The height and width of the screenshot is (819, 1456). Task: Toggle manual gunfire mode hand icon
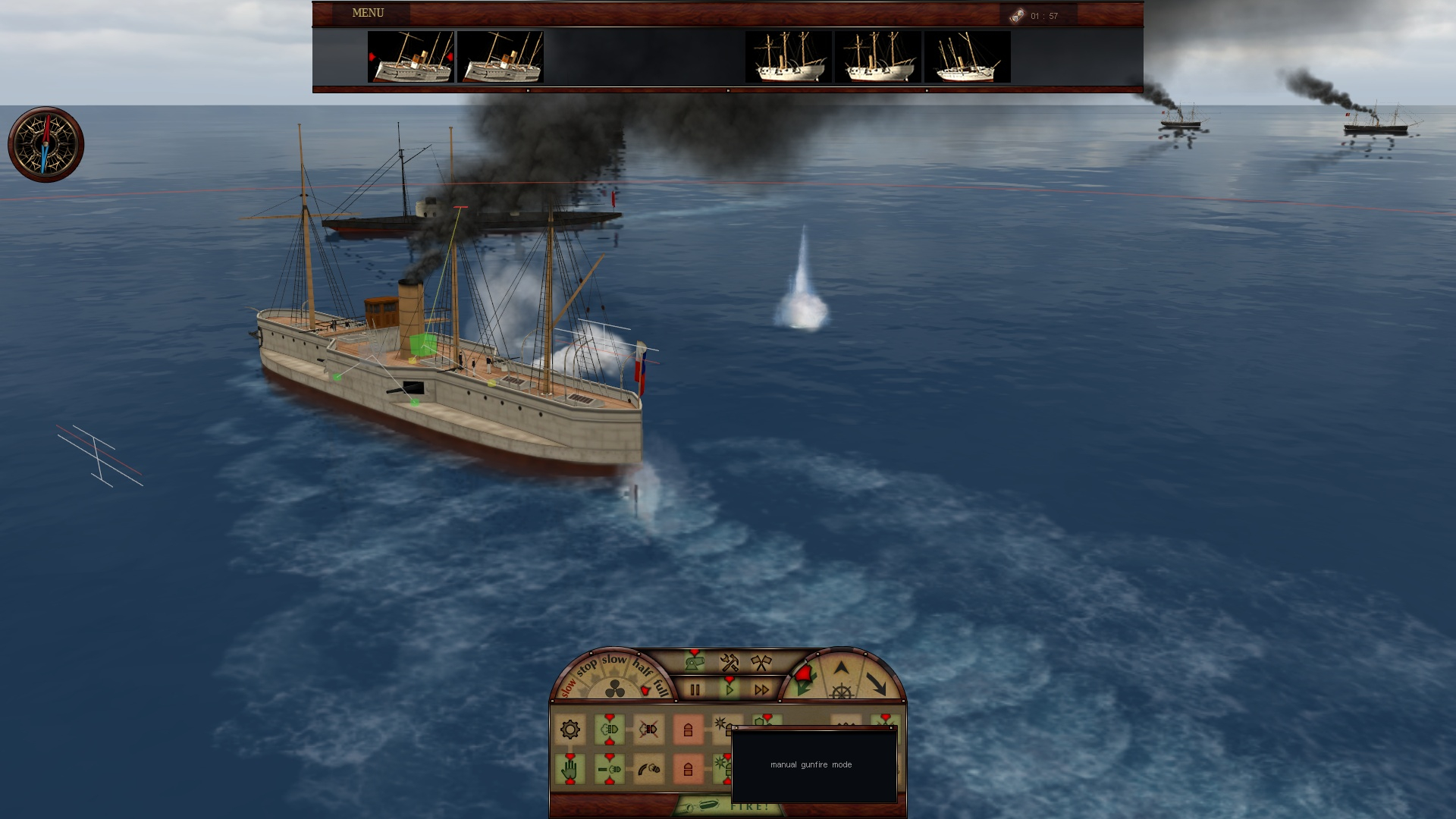click(570, 770)
